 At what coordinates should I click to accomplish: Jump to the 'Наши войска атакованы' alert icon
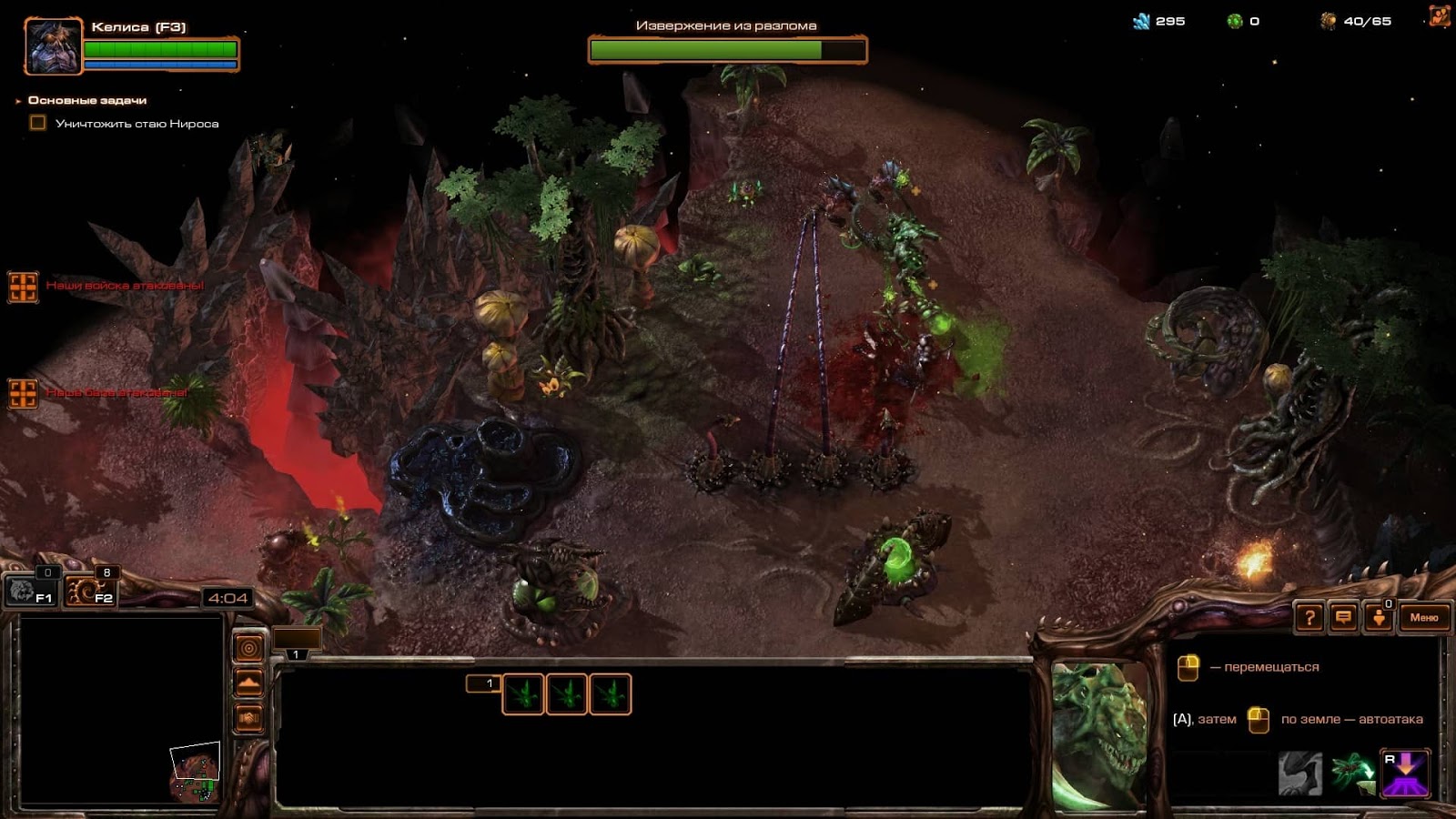(x=23, y=287)
